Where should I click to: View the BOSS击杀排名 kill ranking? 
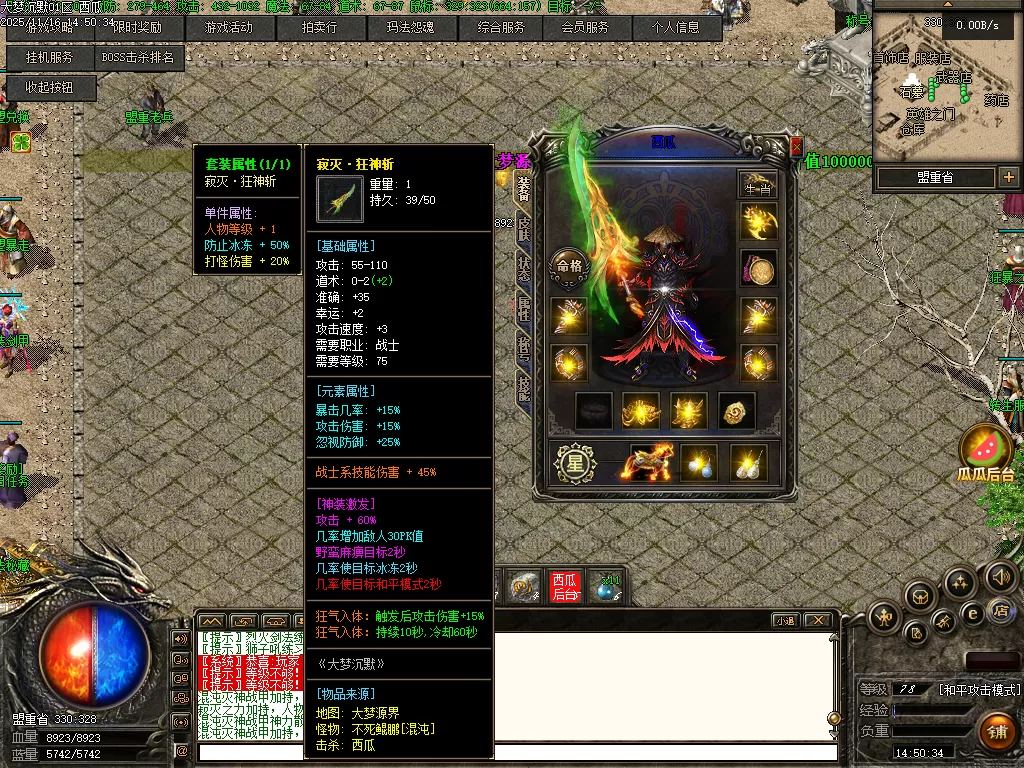point(138,58)
